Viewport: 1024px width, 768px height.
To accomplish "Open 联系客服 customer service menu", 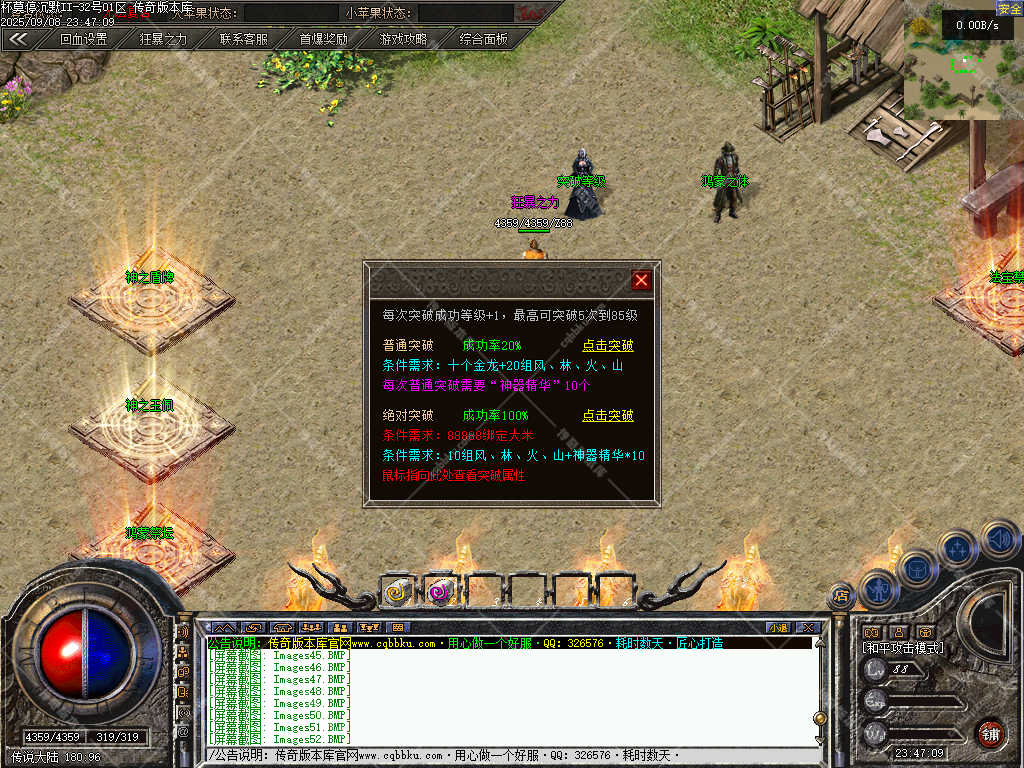I will [244, 39].
